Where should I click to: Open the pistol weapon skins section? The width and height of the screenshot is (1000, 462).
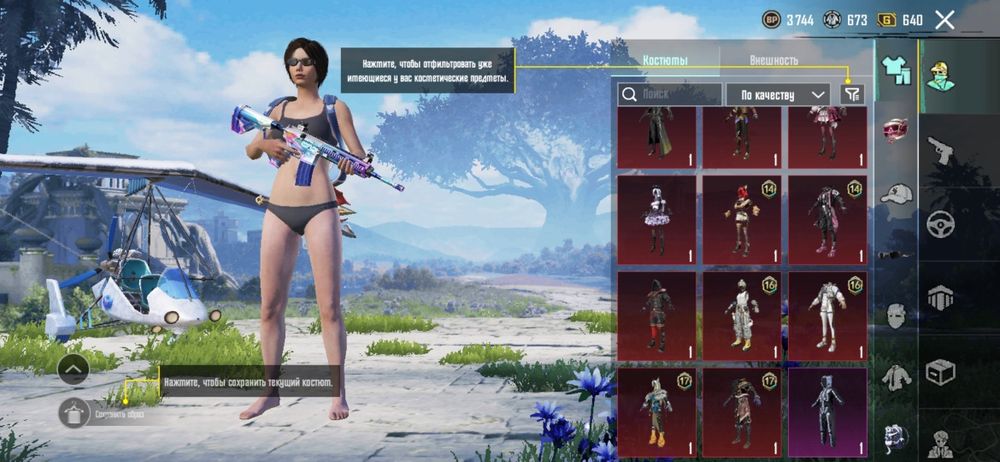(x=940, y=151)
